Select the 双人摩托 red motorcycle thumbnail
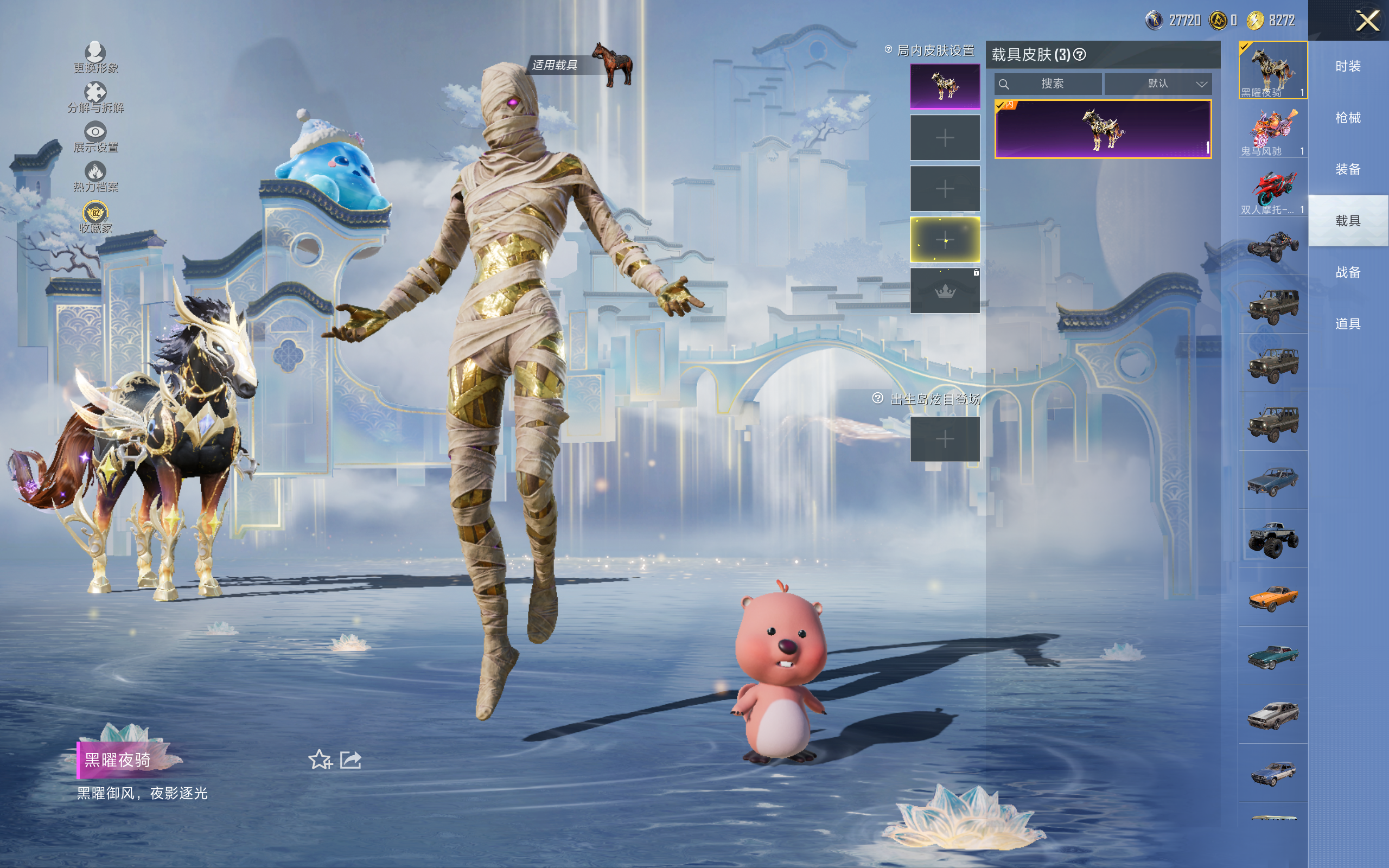 pyautogui.click(x=1272, y=189)
